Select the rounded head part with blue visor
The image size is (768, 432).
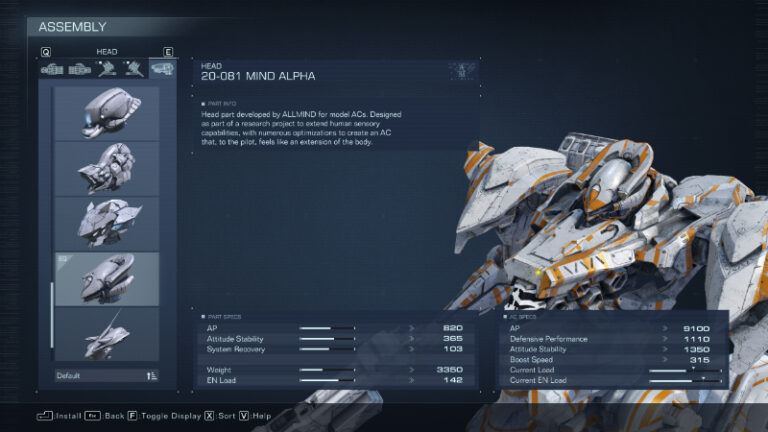tap(106, 113)
